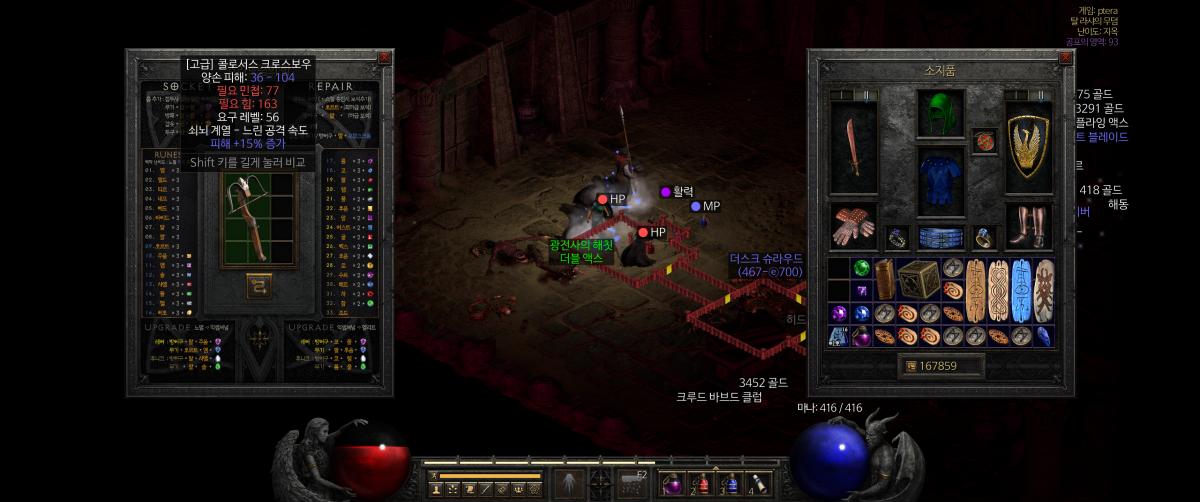Use the blue mana potion belt slot
The image size is (1200, 502).
tap(730, 485)
